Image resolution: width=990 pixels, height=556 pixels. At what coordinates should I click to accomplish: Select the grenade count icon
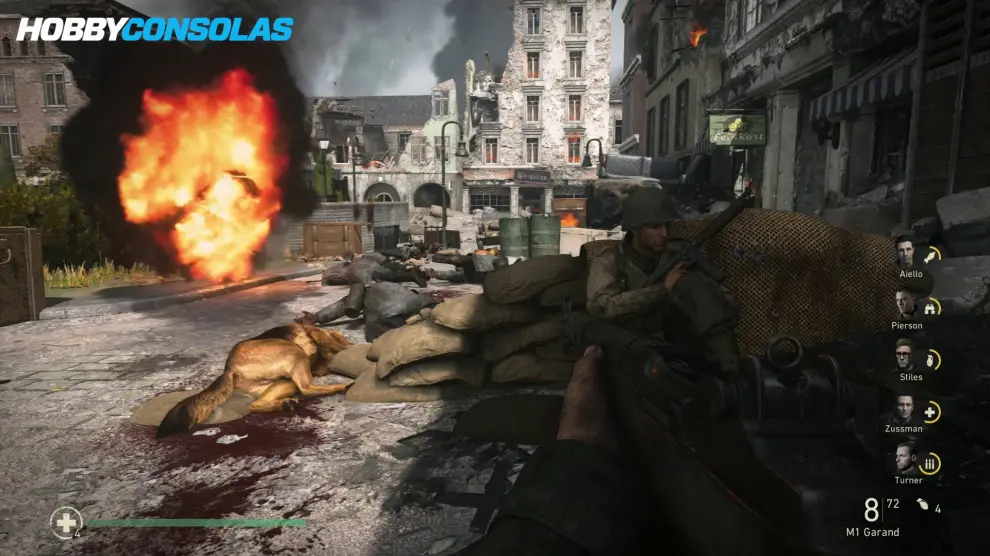coord(922,508)
